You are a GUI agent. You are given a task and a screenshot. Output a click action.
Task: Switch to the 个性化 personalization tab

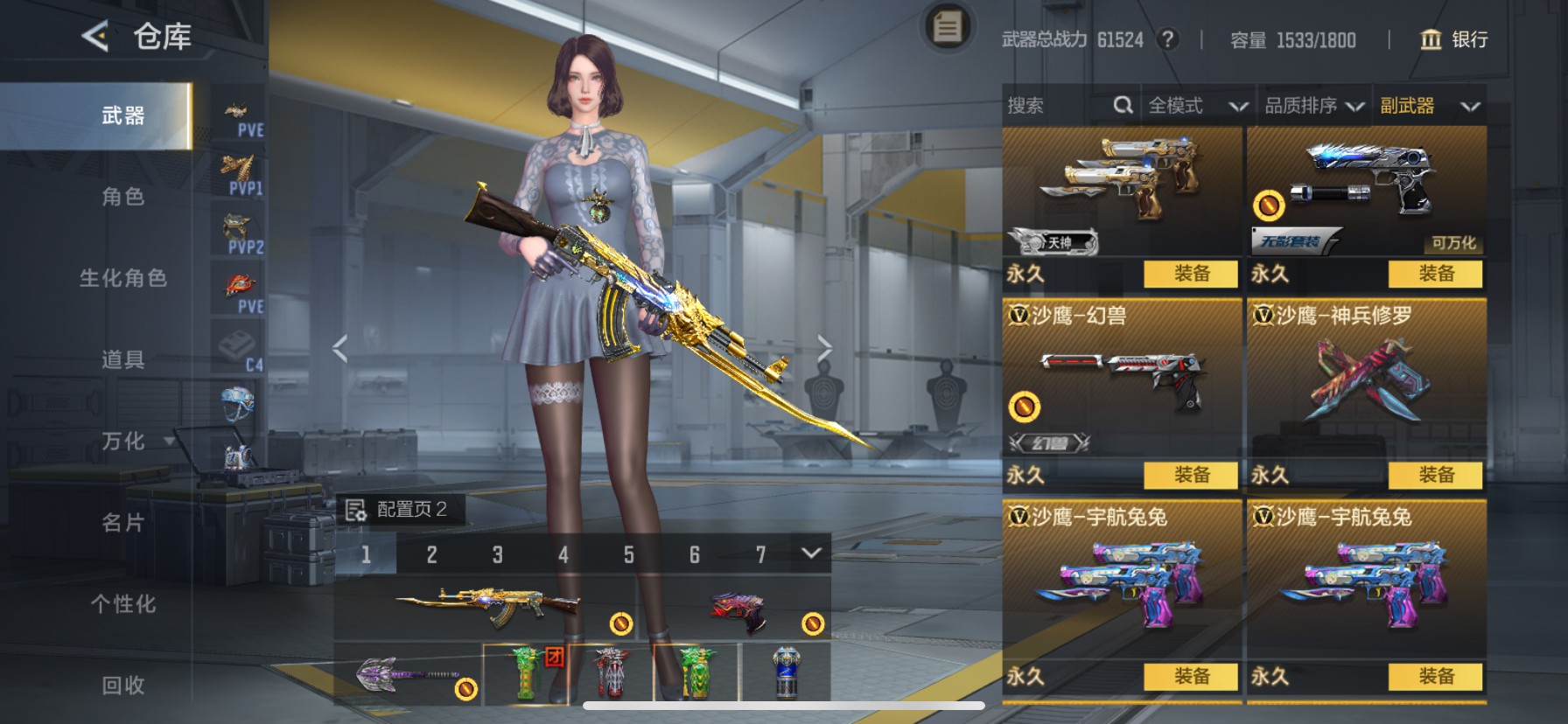[x=122, y=604]
